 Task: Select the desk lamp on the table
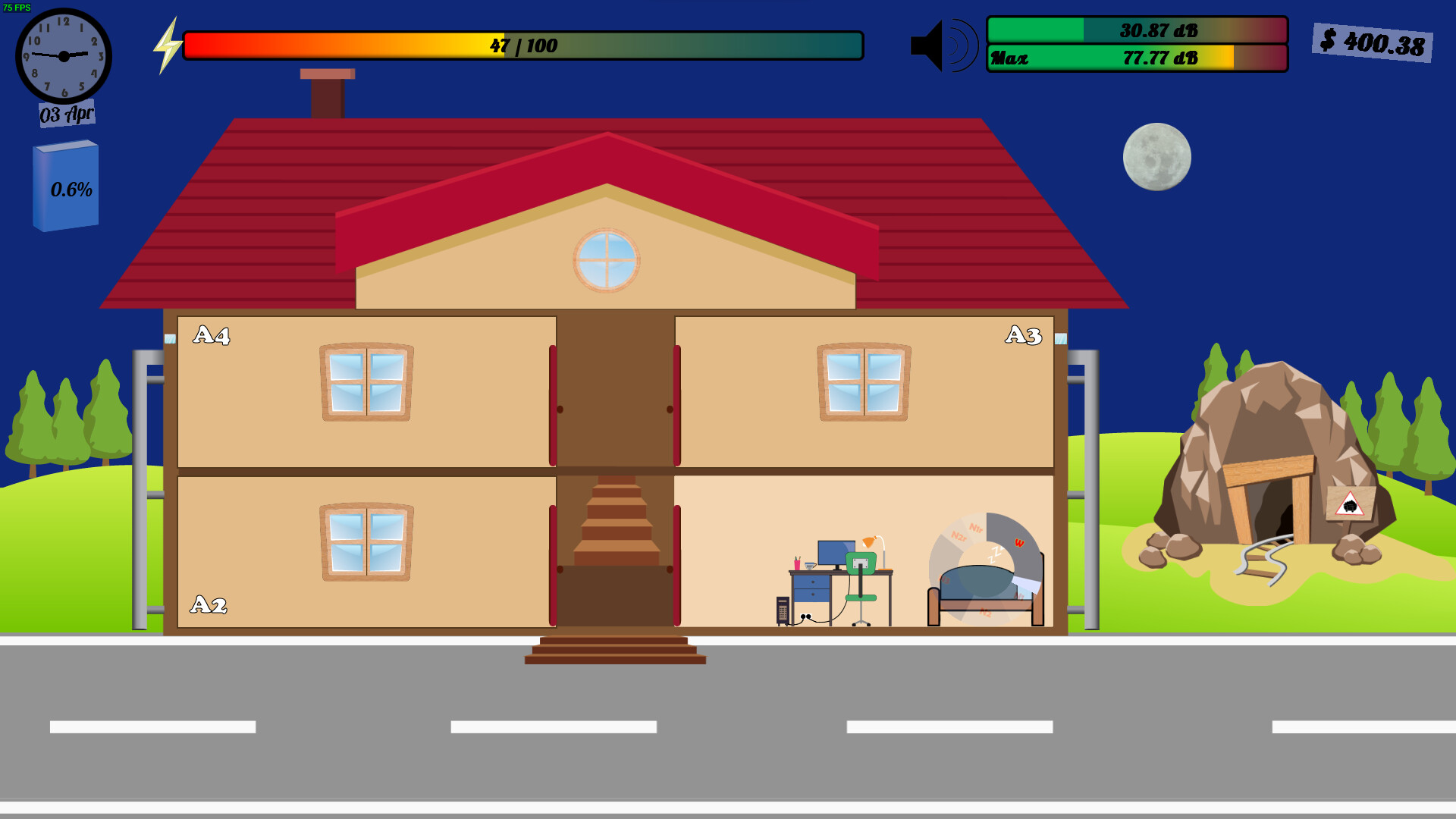click(x=871, y=540)
